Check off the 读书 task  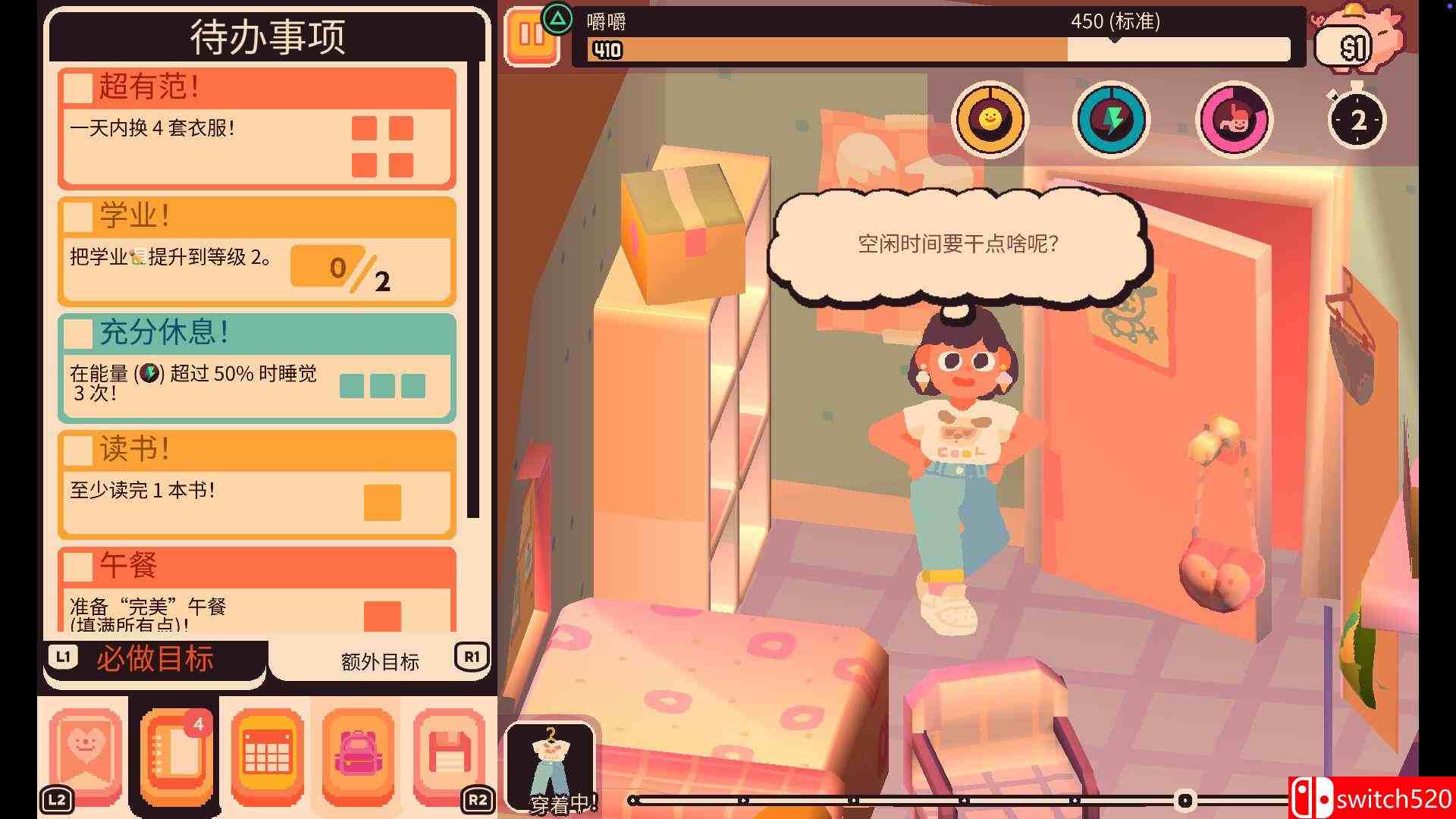tap(78, 450)
